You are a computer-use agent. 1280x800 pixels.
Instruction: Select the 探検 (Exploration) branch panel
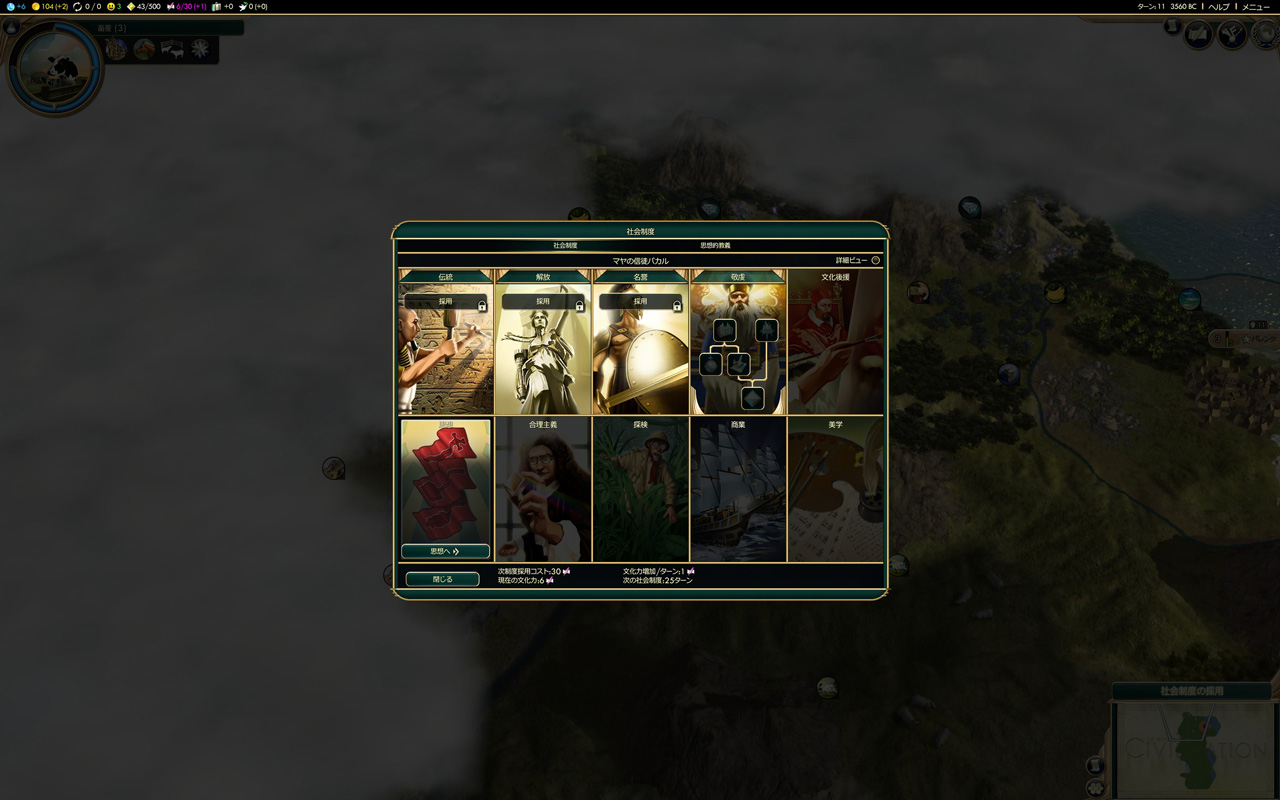tap(640, 490)
